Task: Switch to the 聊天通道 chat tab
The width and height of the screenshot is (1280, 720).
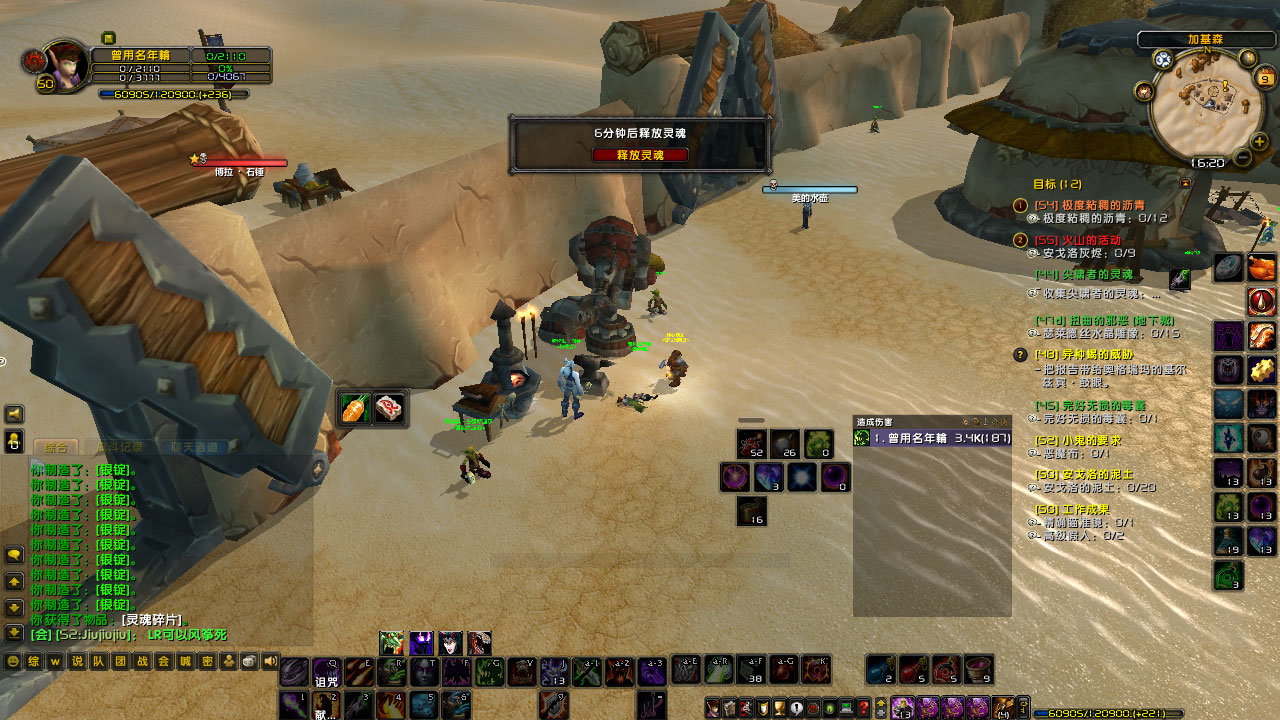Action: click(x=195, y=448)
